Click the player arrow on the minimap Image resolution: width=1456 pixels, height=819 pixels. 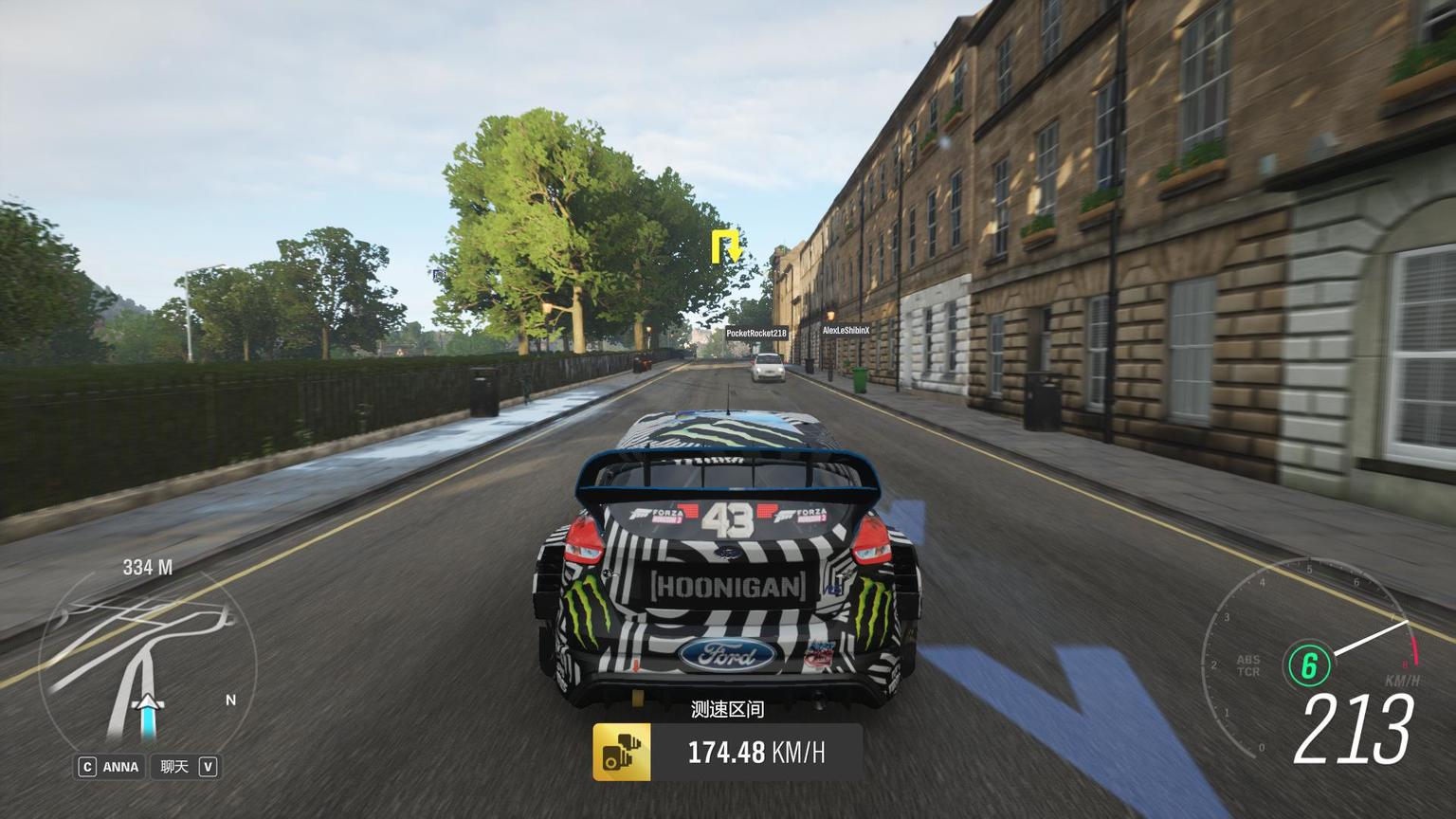tap(149, 704)
